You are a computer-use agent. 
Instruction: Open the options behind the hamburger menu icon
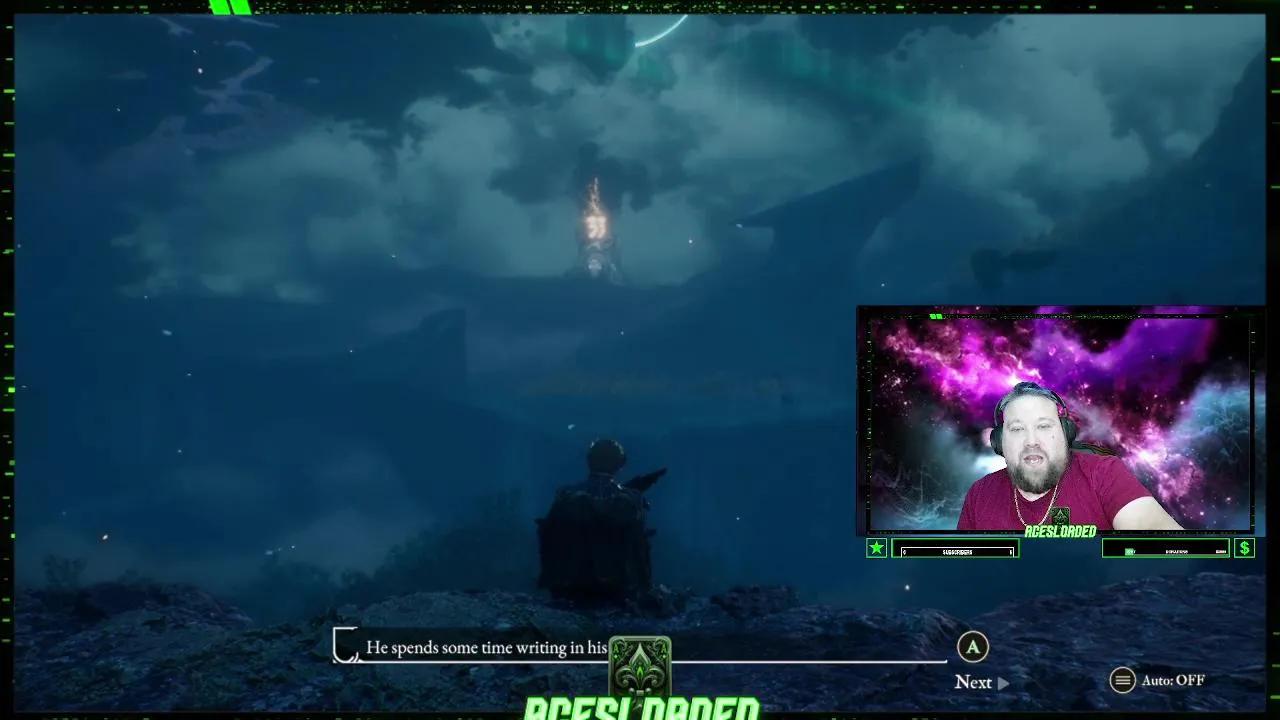(x=1124, y=680)
